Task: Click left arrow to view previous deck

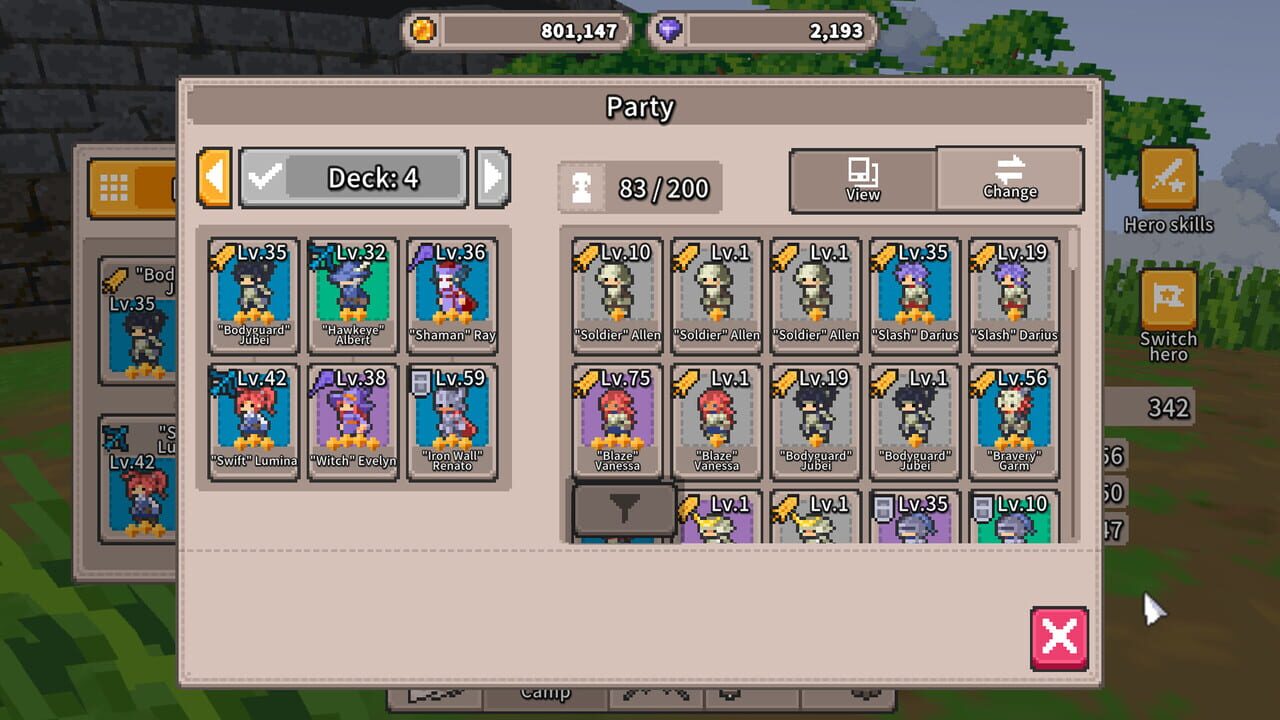Action: 213,177
